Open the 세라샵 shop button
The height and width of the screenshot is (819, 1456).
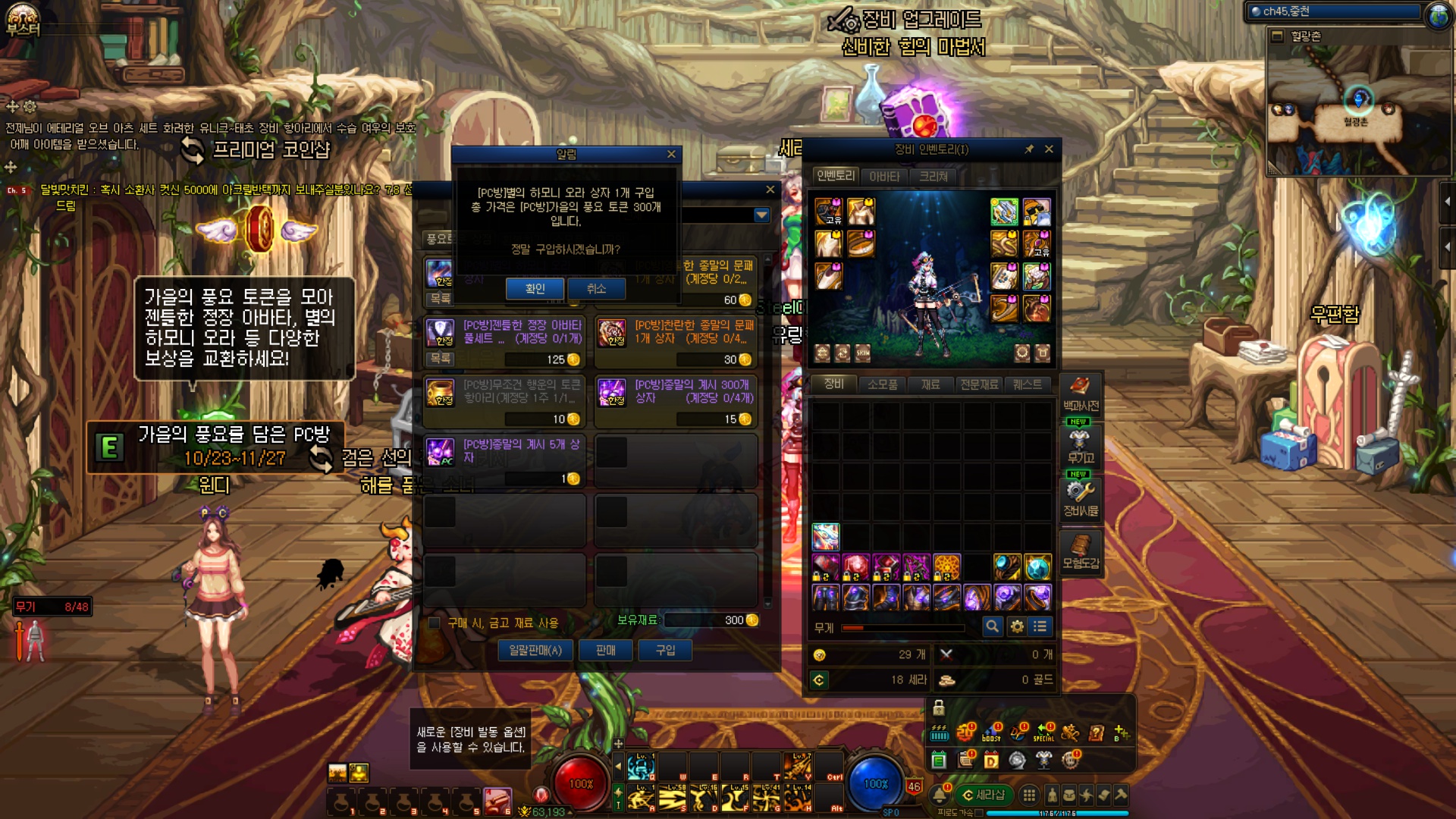click(x=984, y=795)
